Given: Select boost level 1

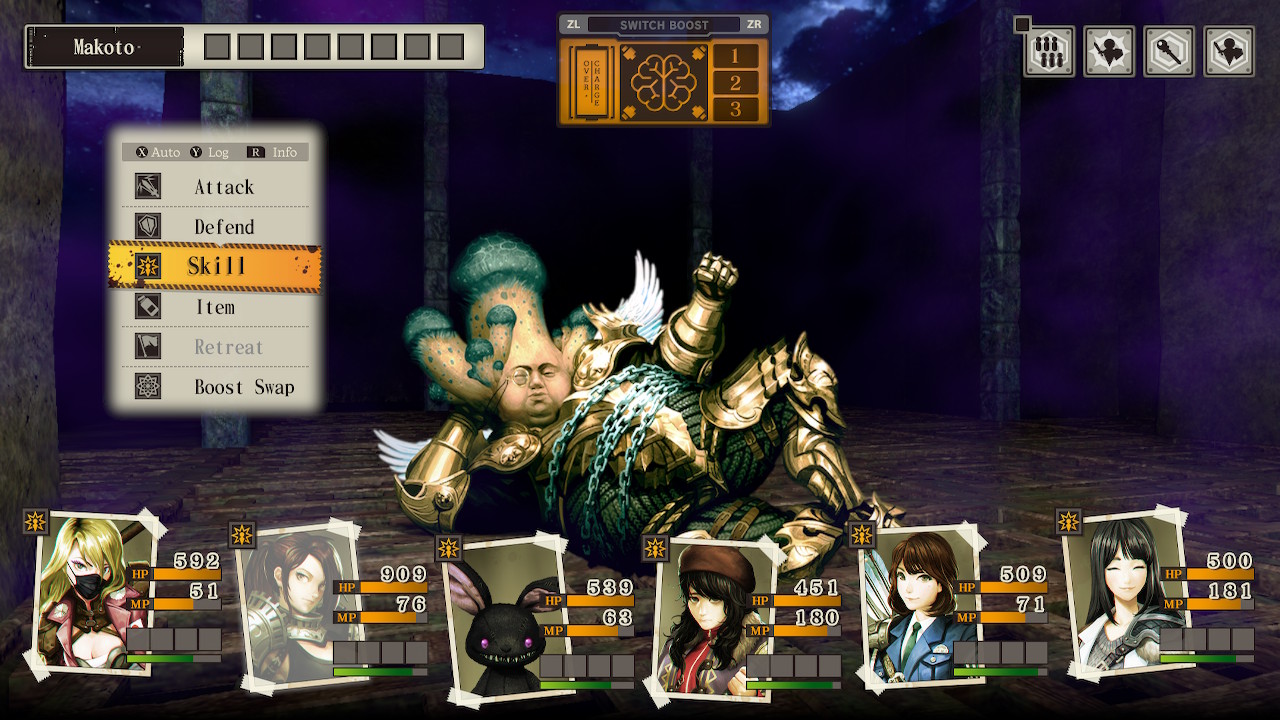Looking at the screenshot, I should 736,56.
